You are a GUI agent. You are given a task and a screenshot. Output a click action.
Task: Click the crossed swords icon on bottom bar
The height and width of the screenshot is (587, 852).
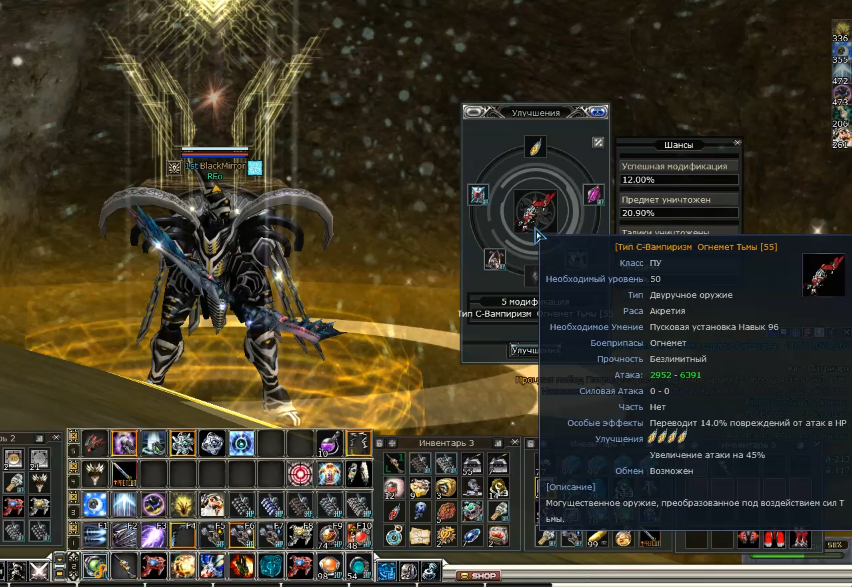(41, 570)
